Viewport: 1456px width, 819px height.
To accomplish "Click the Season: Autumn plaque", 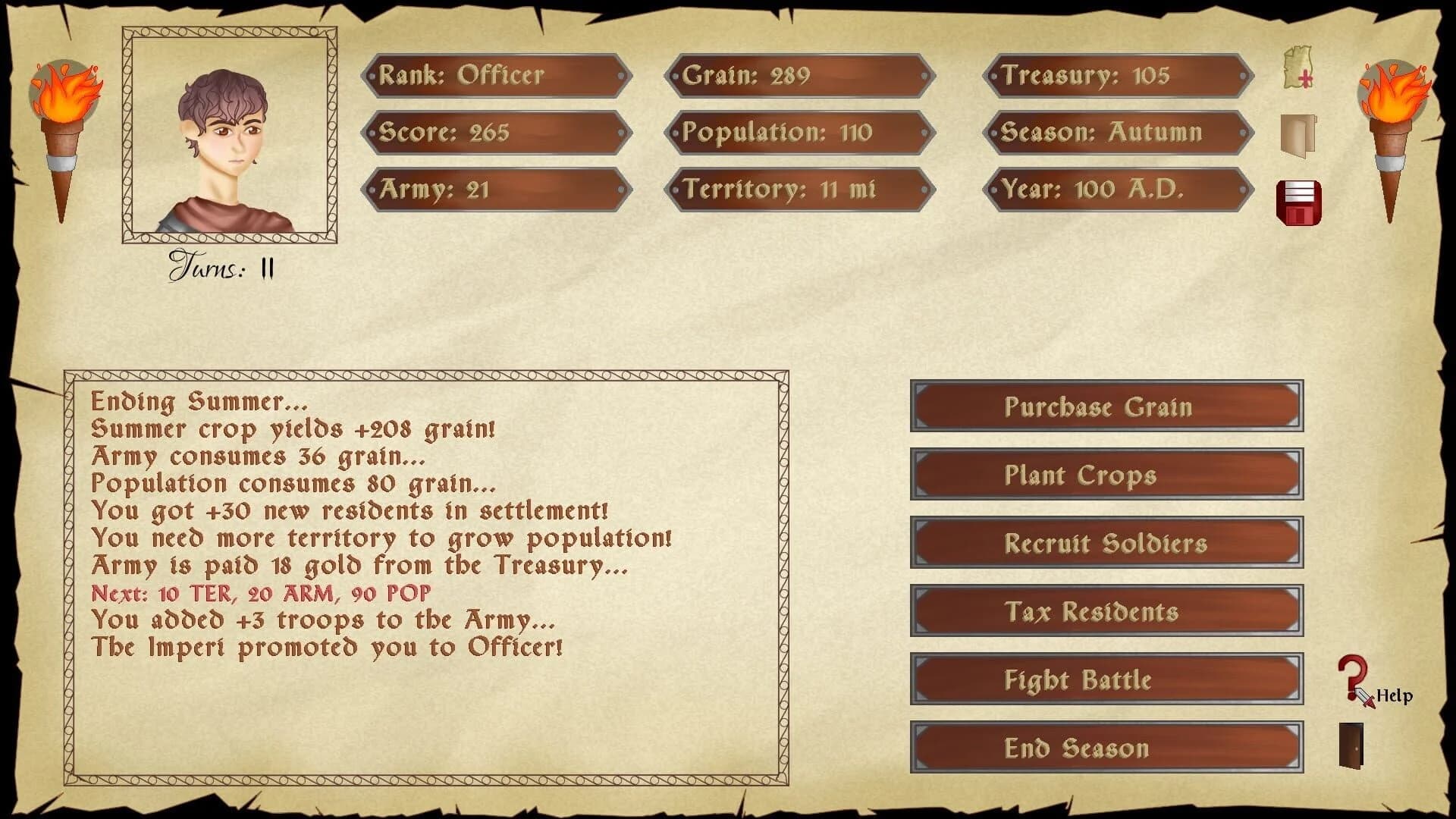I will pyautogui.click(x=1120, y=133).
